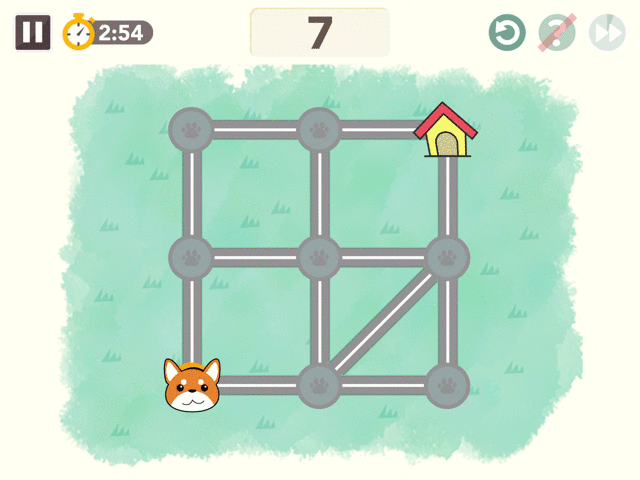Image resolution: width=640 pixels, height=480 pixels.
Task: Click the crossed-out question mark hint button
Action: [556, 33]
